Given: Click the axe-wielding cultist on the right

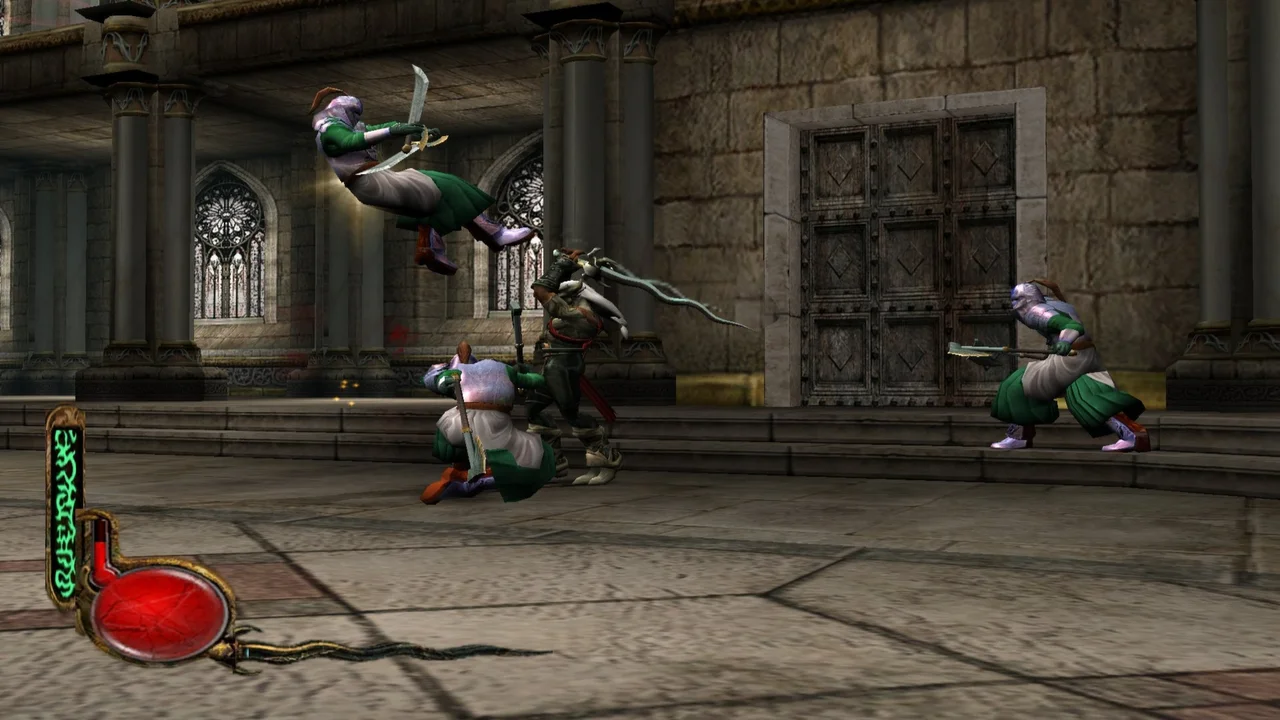Looking at the screenshot, I should click(1060, 370).
